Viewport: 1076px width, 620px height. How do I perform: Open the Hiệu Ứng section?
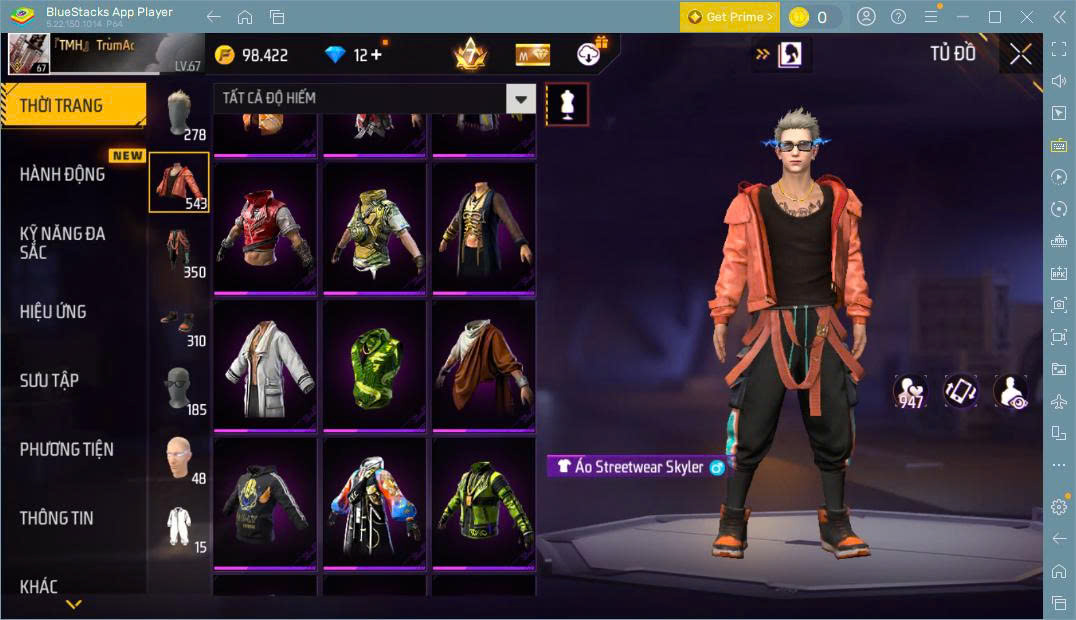[53, 312]
